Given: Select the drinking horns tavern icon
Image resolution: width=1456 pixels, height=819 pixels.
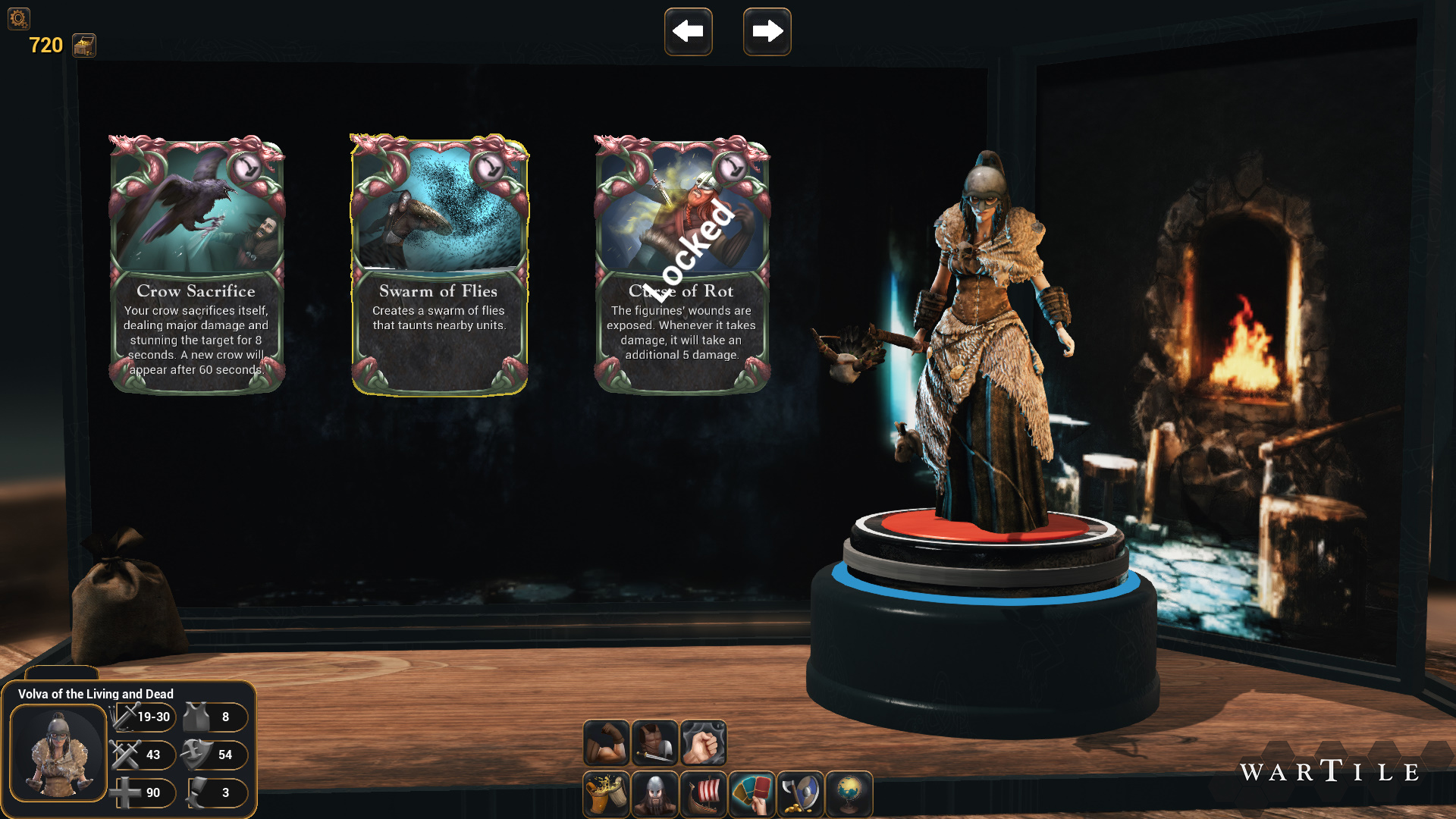Looking at the screenshot, I should coord(606,794).
